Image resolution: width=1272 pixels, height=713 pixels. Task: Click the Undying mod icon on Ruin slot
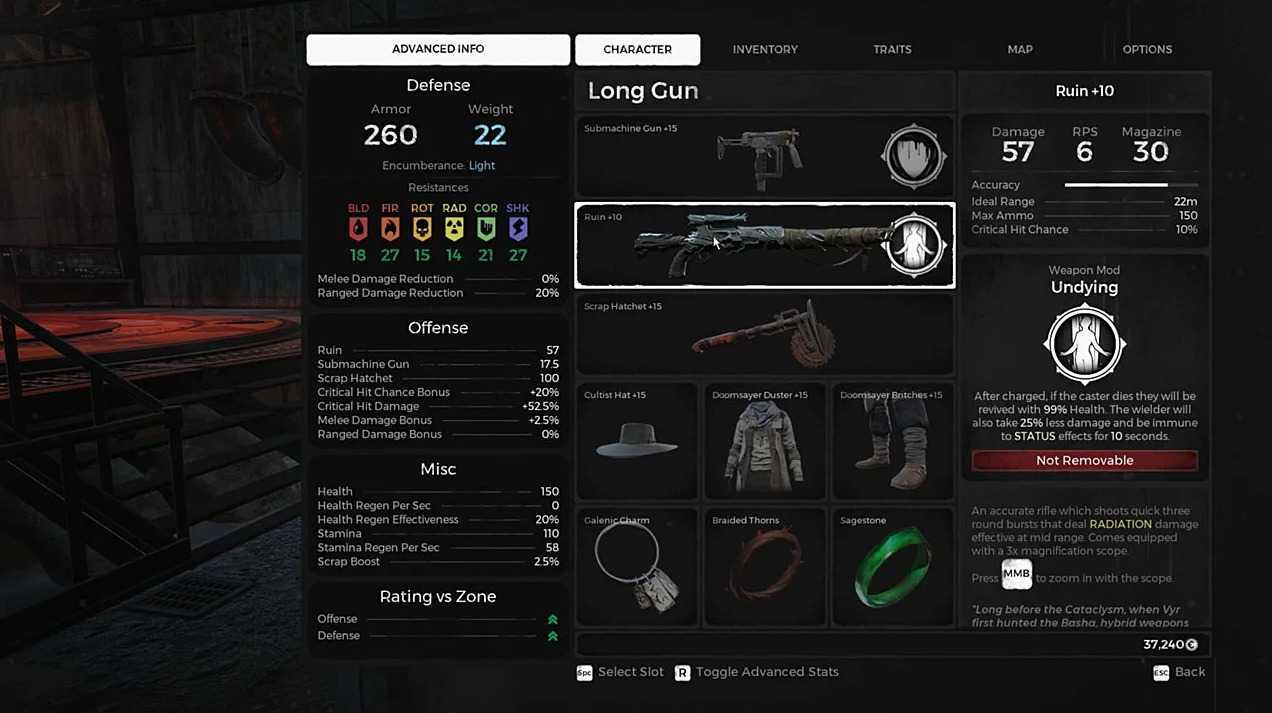pyautogui.click(x=916, y=246)
